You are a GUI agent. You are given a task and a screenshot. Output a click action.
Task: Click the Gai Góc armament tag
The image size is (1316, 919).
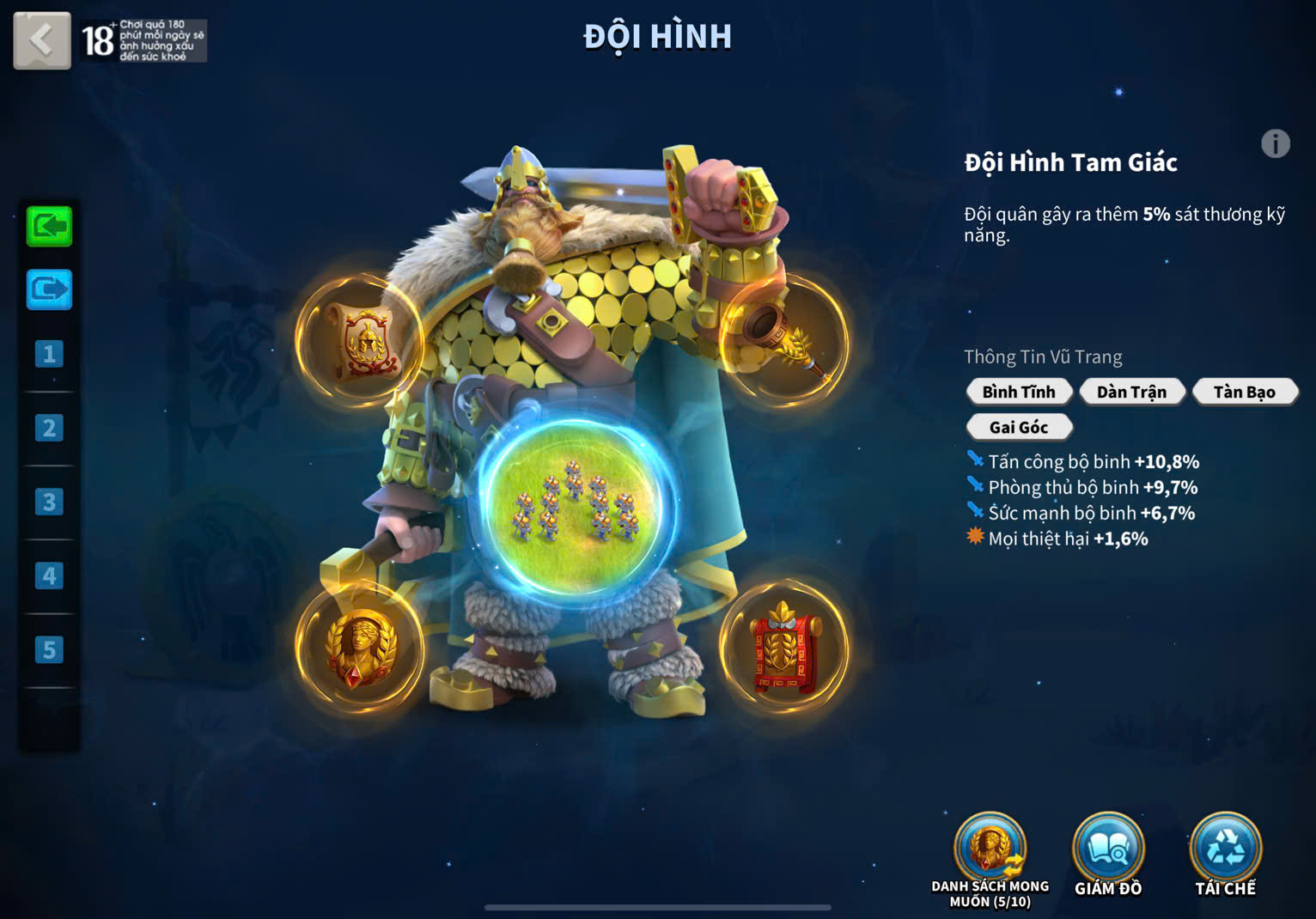[1019, 427]
